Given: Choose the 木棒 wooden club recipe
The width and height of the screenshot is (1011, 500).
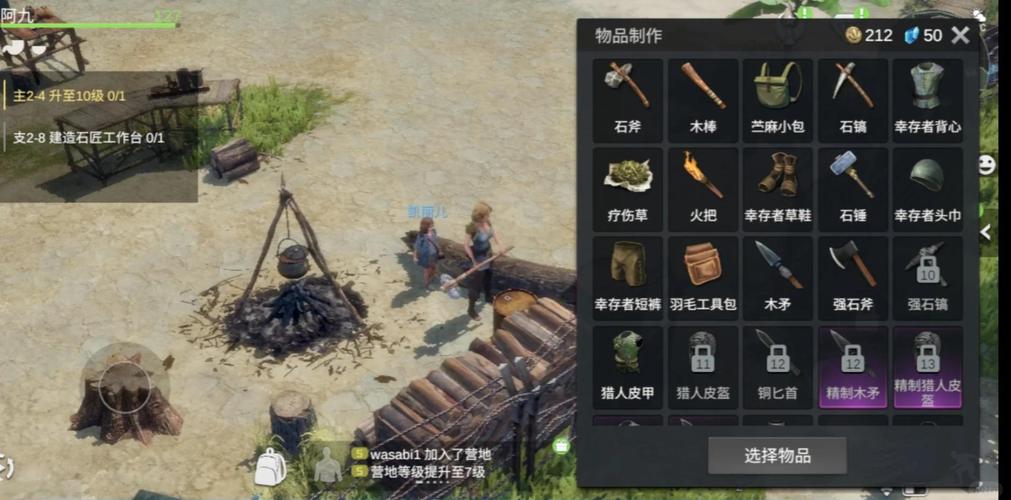Looking at the screenshot, I should click(x=703, y=99).
